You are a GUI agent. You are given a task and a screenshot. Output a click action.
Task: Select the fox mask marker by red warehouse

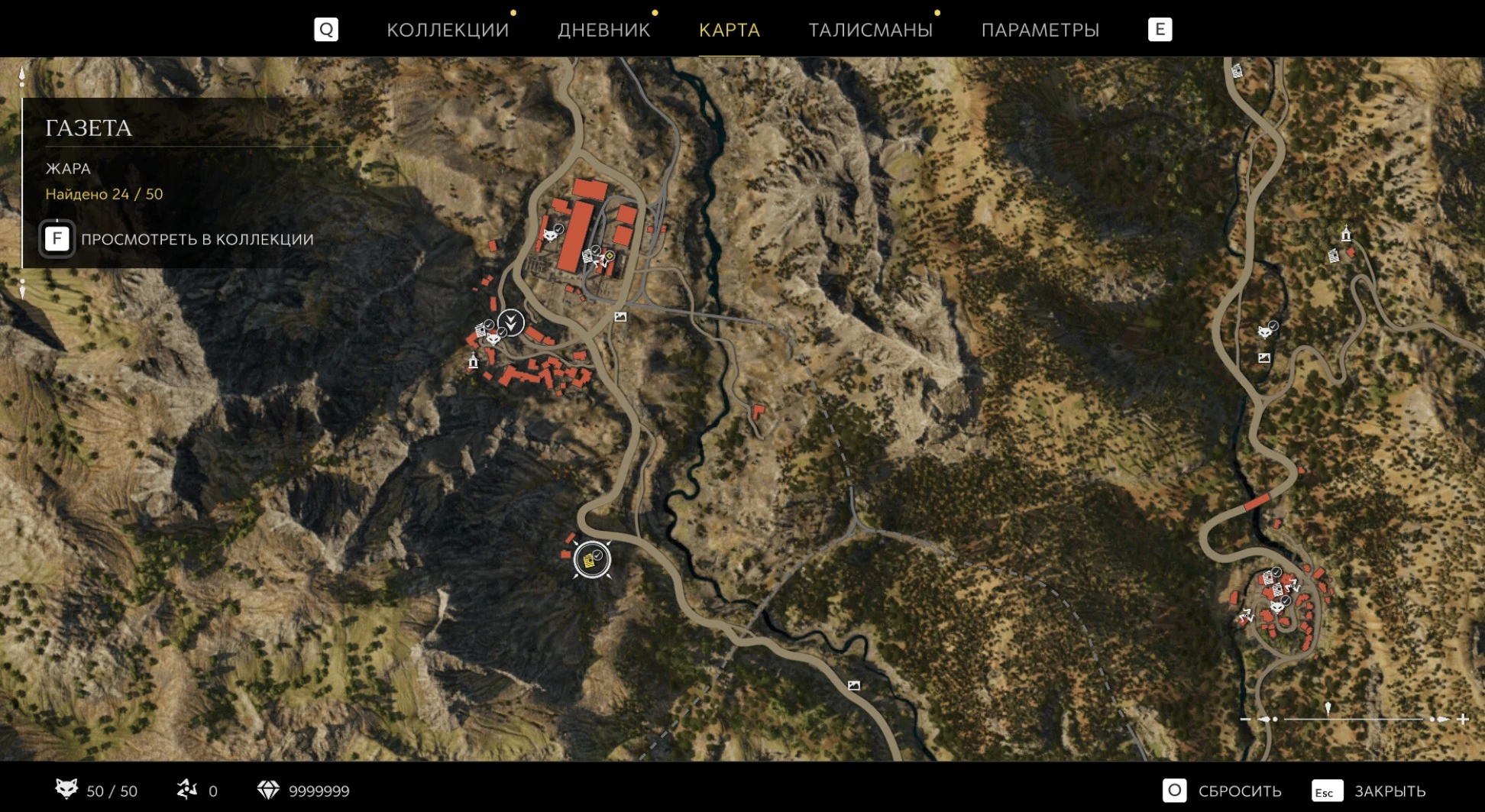pos(551,234)
